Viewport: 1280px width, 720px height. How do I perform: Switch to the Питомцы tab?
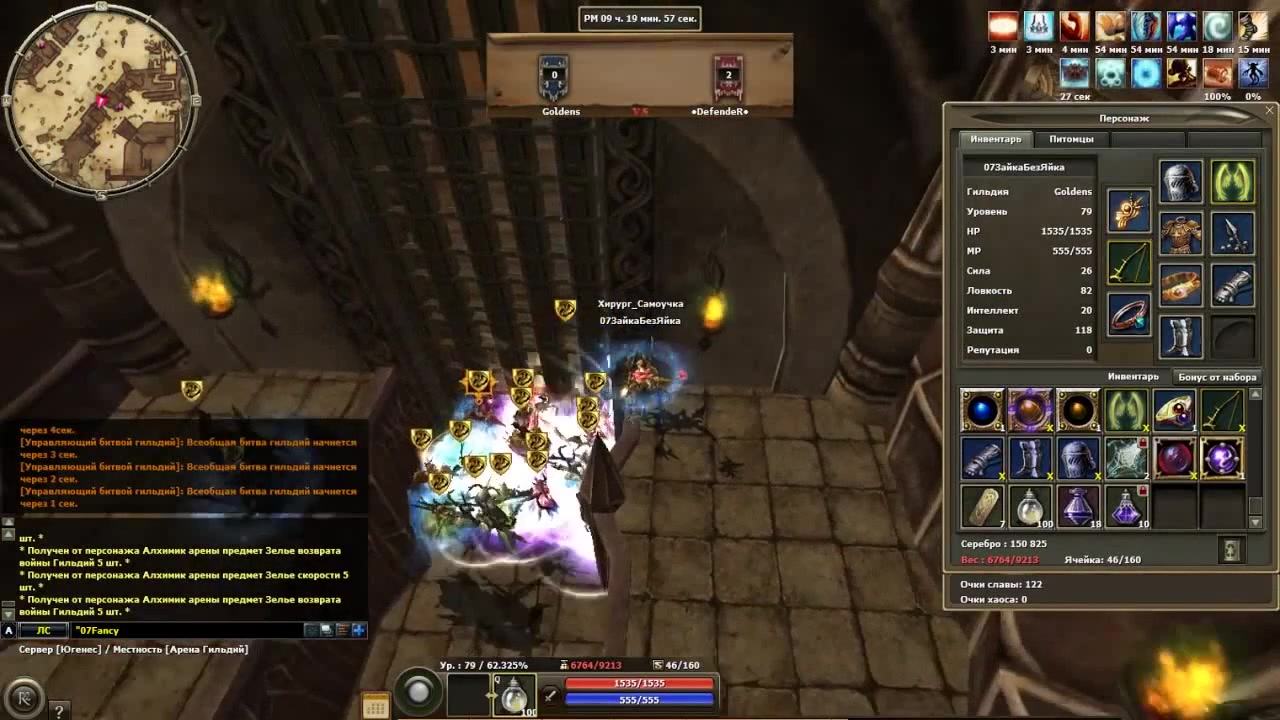pyautogui.click(x=1071, y=139)
